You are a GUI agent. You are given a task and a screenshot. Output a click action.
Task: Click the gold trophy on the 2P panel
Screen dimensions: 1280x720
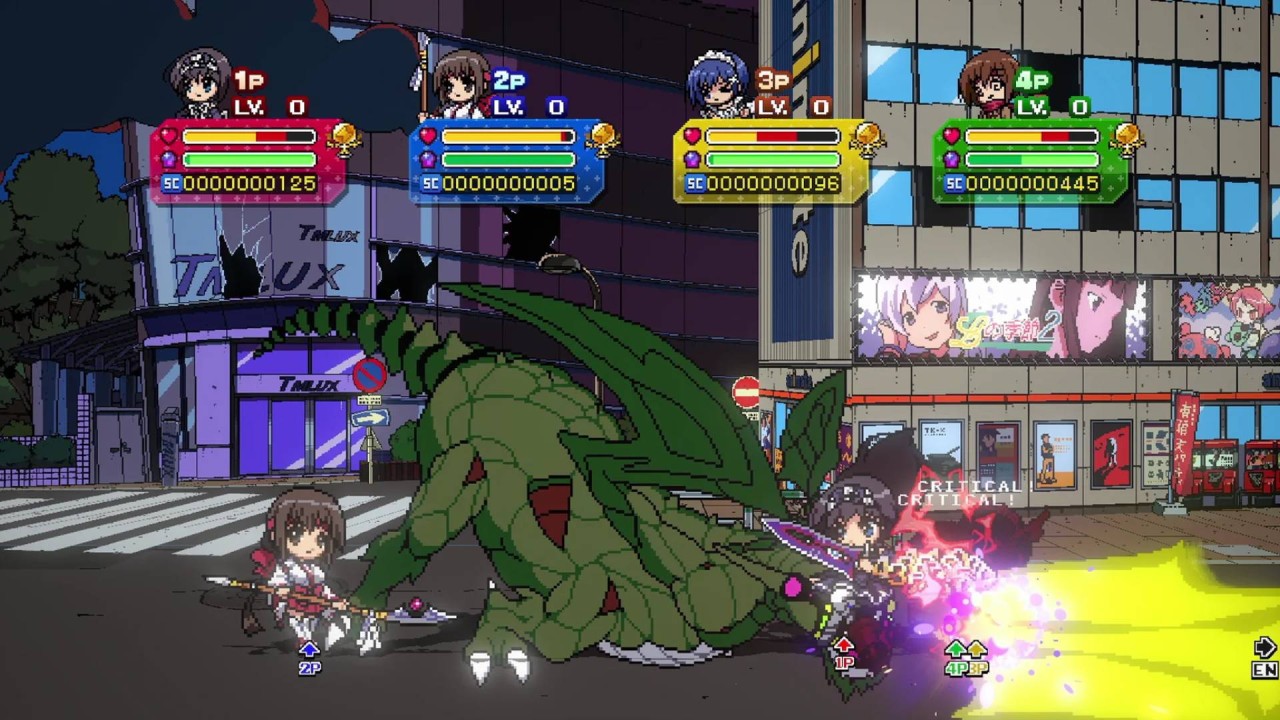tap(602, 139)
